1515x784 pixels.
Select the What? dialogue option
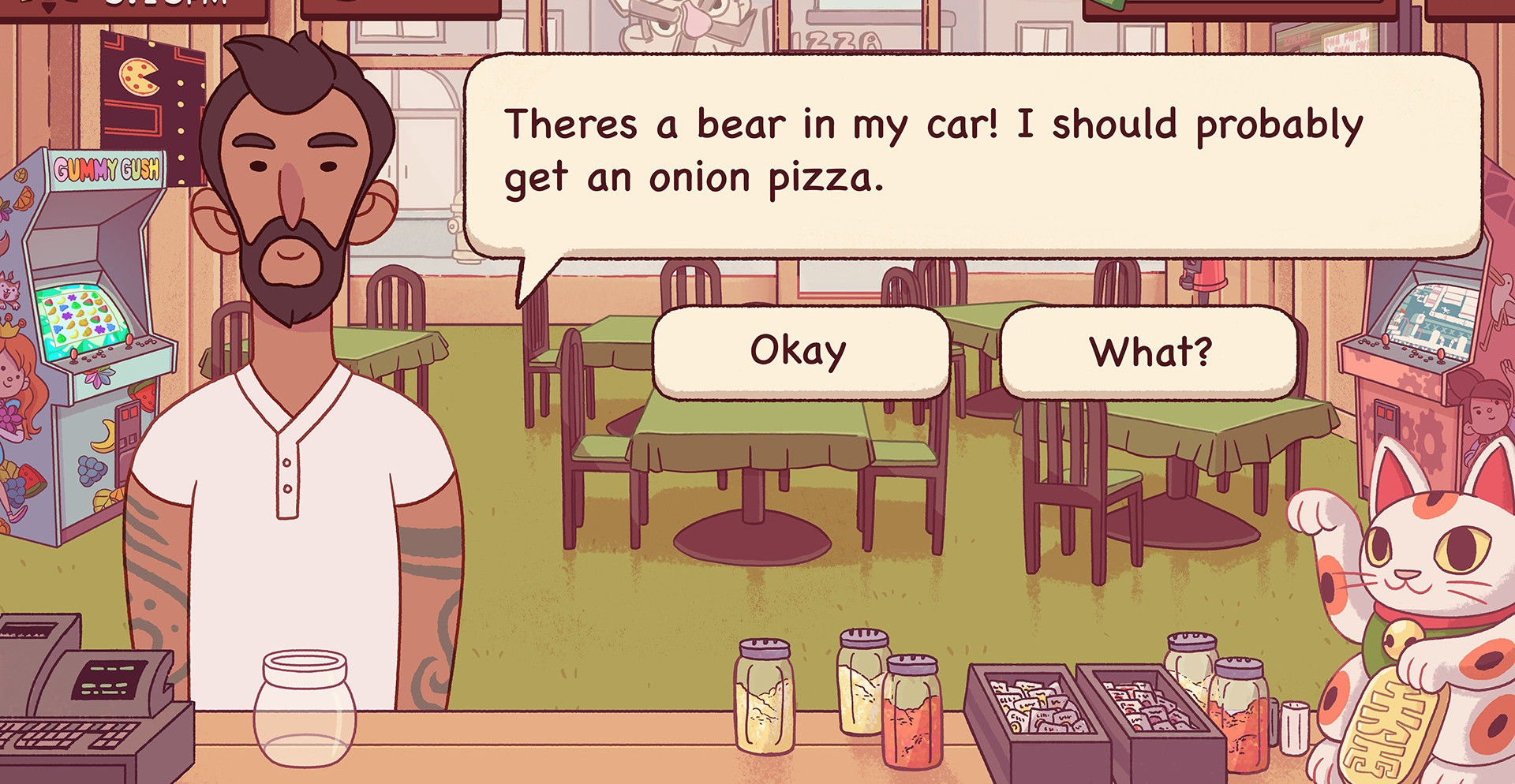(1149, 352)
